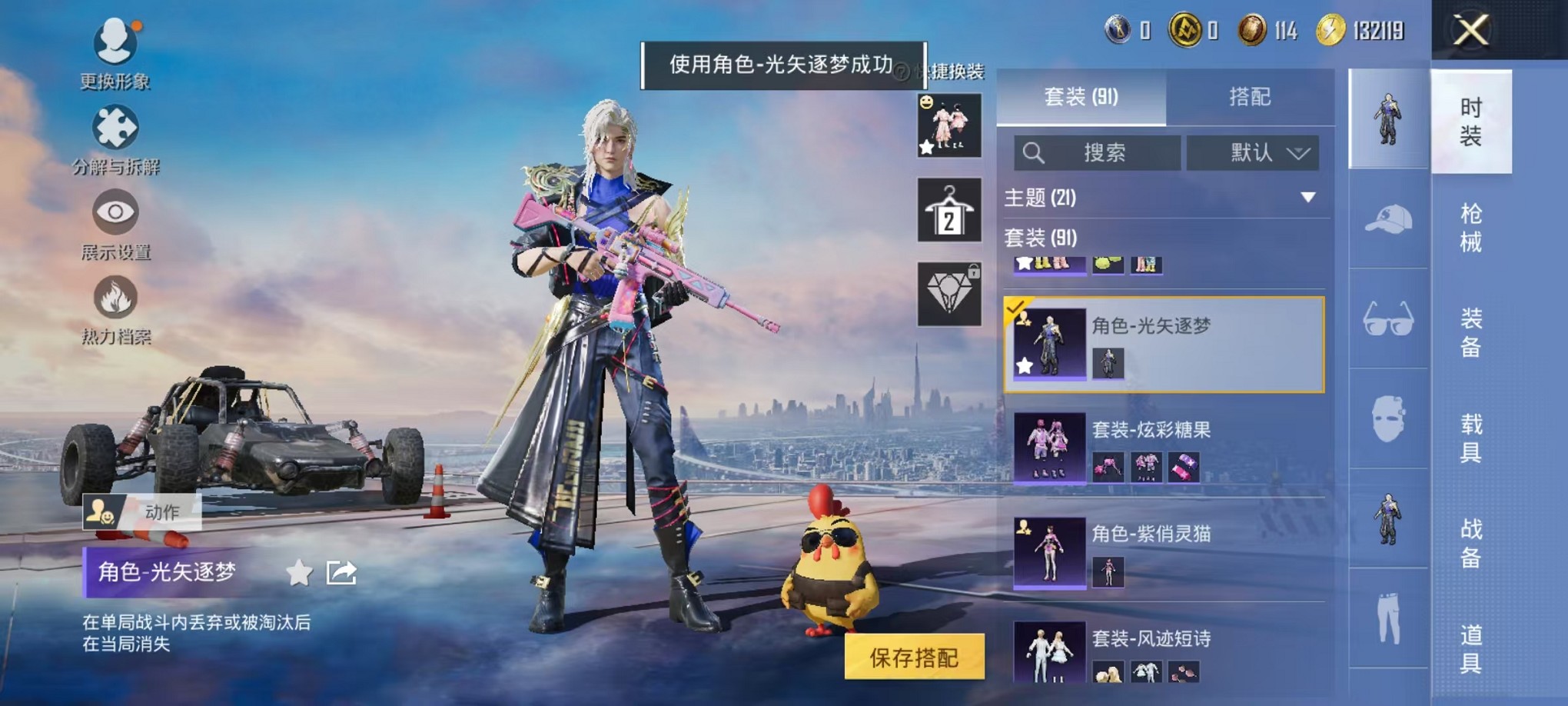Screen dimensions: 1568x706
Task: Open the 默认 sorting dropdown
Action: pos(1253,152)
